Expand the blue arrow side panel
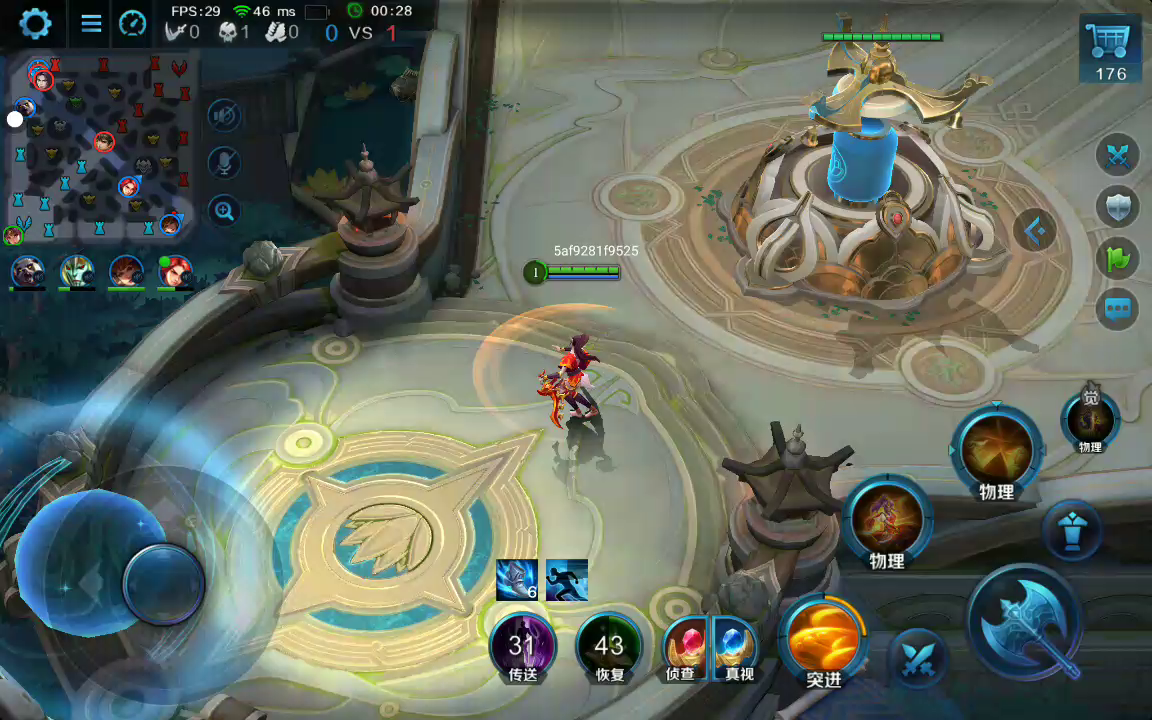1152x720 pixels. tap(1036, 231)
